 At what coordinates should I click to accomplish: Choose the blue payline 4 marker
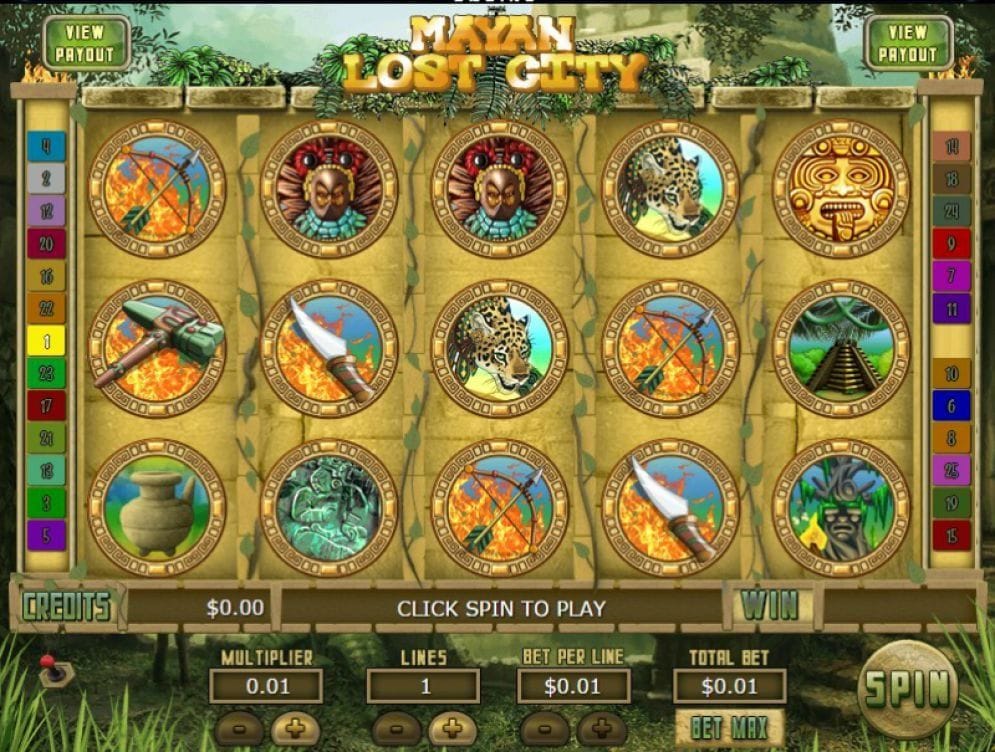46,146
